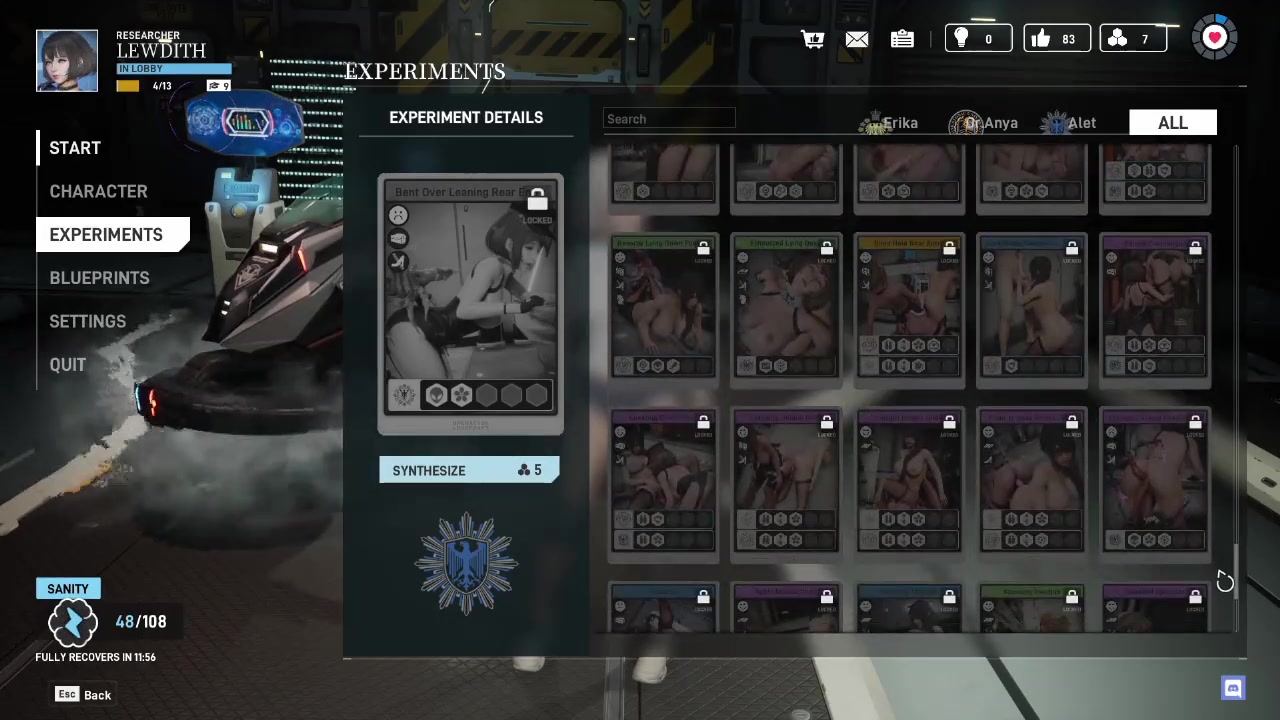This screenshot has width=1280, height=720.
Task: Click the researcher profile avatar
Action: click(x=67, y=61)
